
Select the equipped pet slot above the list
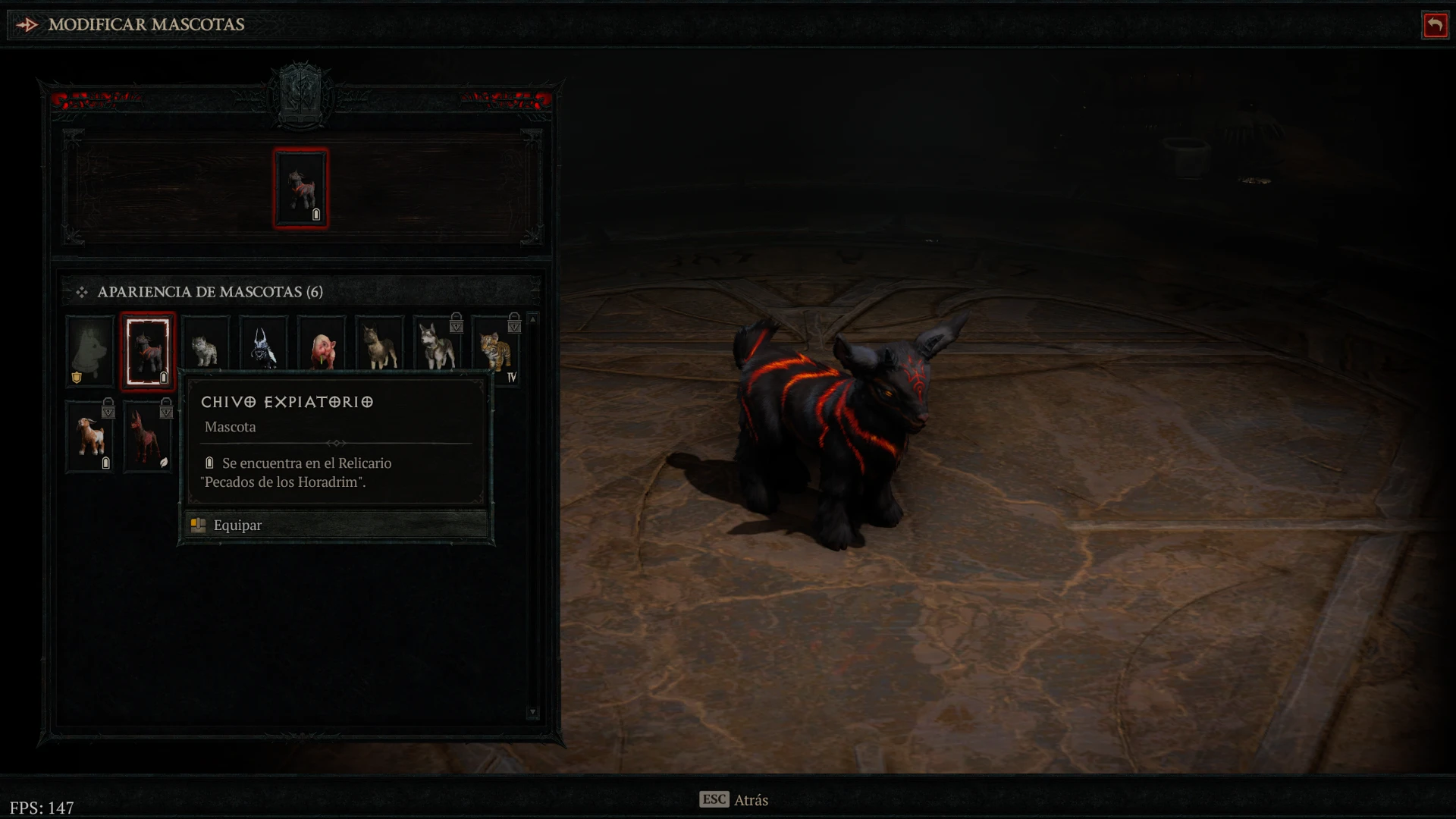click(x=301, y=188)
